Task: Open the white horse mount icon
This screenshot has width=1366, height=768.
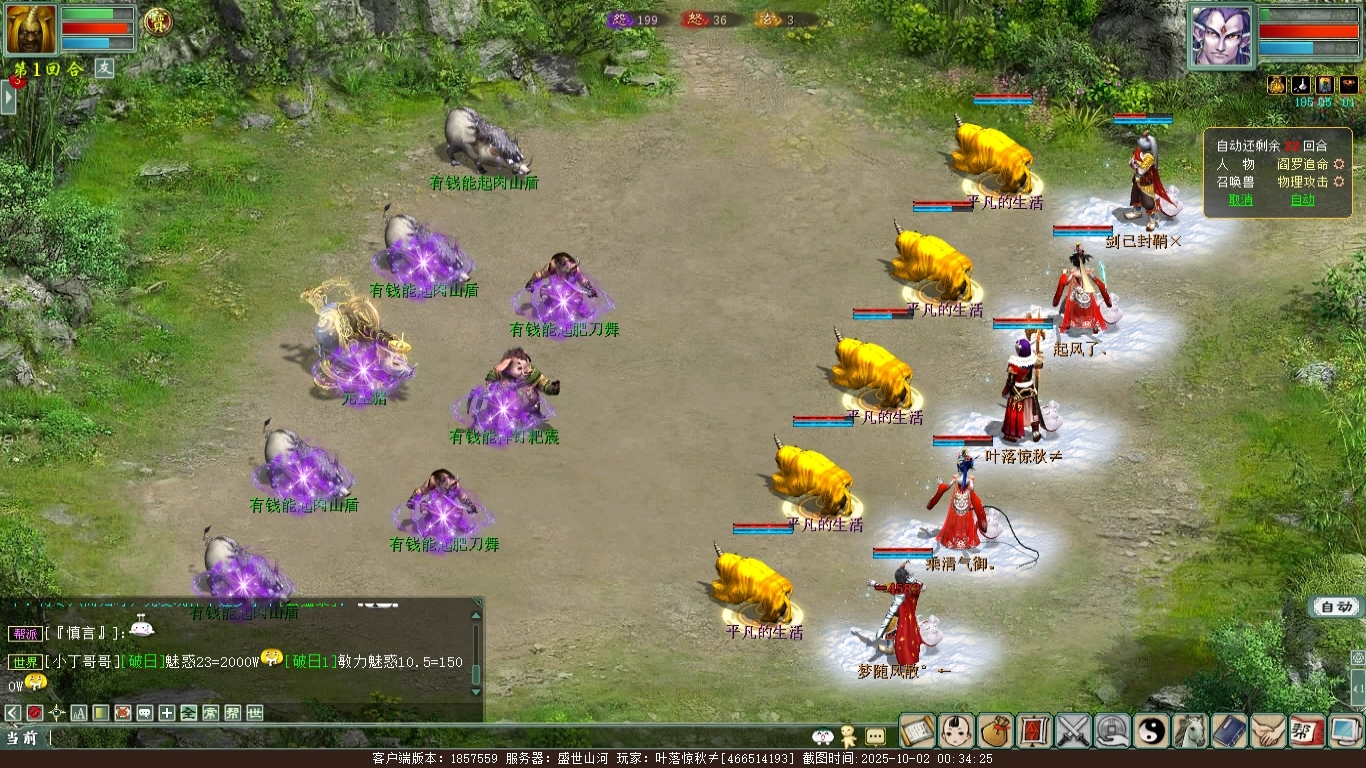Action: click(x=1191, y=731)
